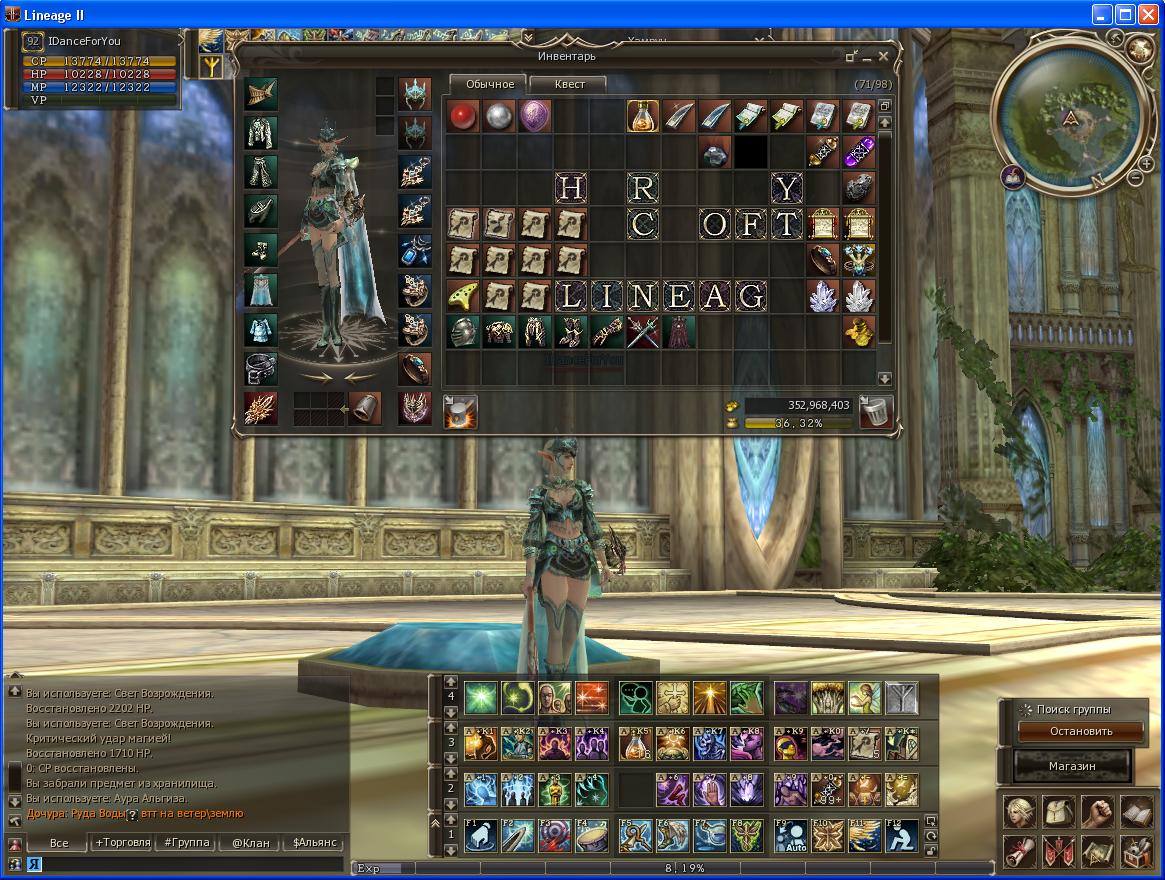
Task: Select the green ocarina inventory item
Action: [x=462, y=296]
